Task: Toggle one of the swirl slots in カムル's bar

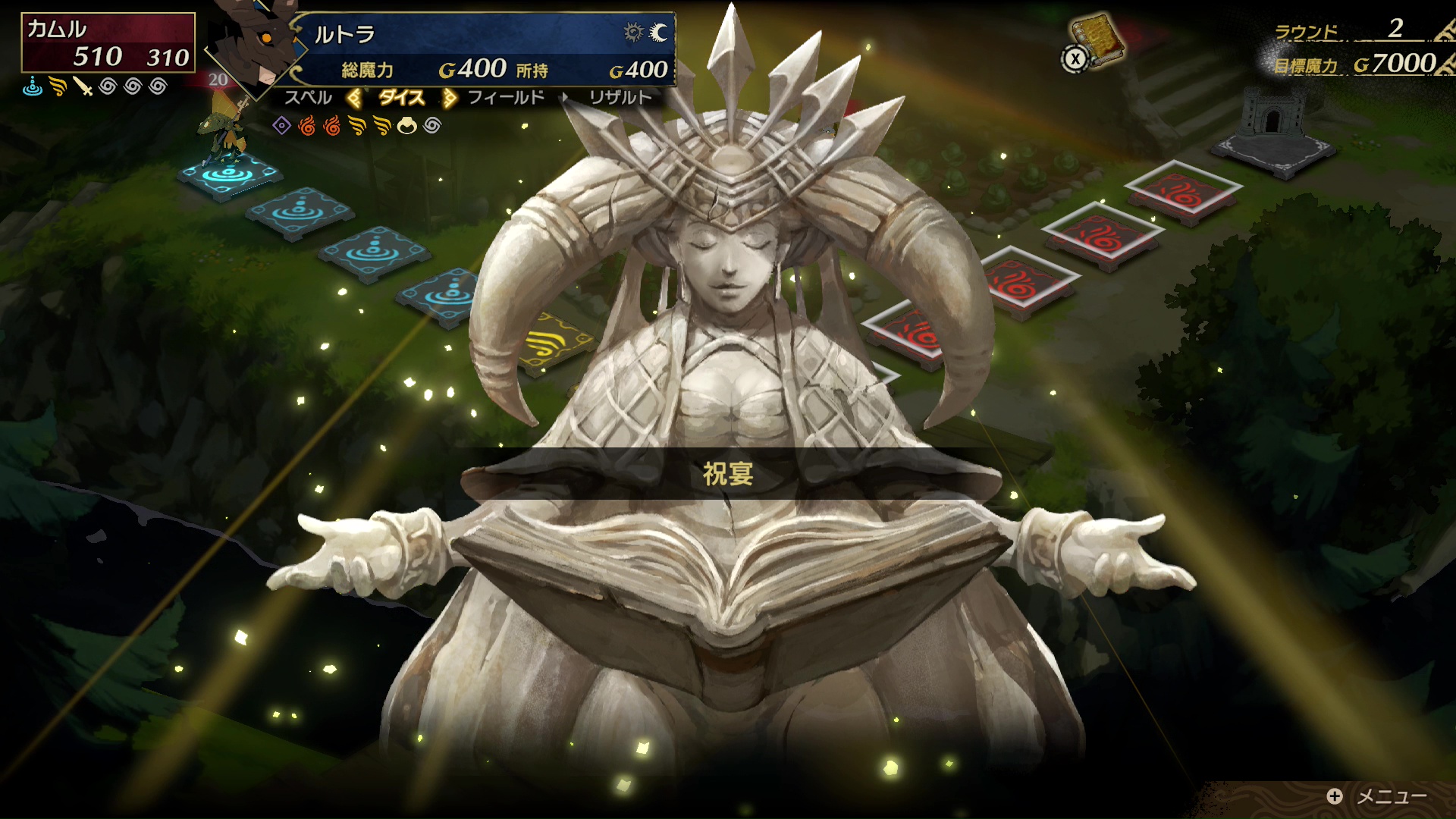Action: (x=108, y=86)
